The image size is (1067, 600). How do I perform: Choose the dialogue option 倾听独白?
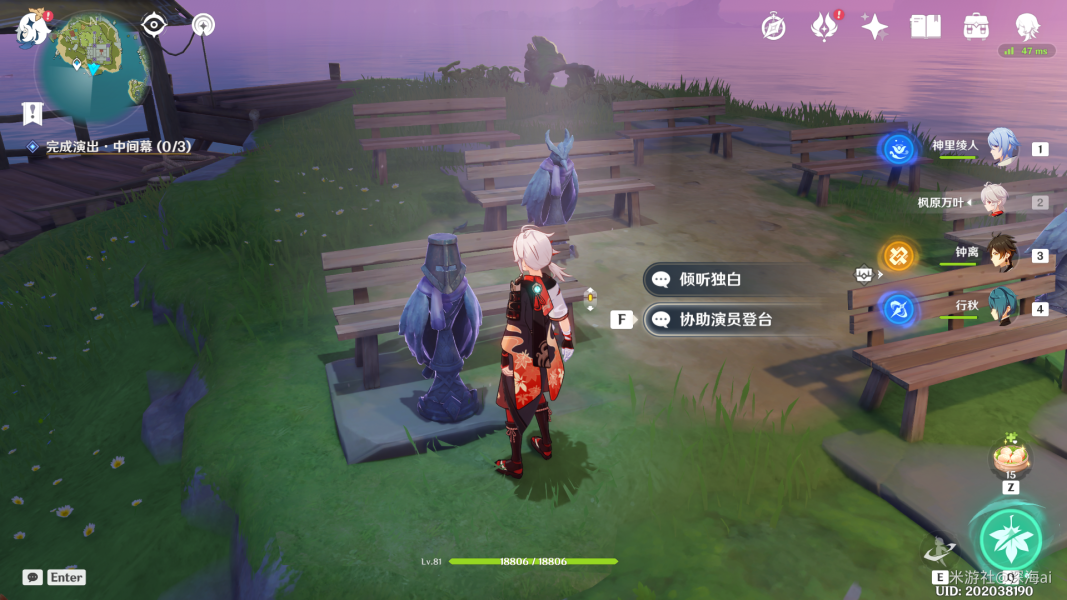coord(711,280)
